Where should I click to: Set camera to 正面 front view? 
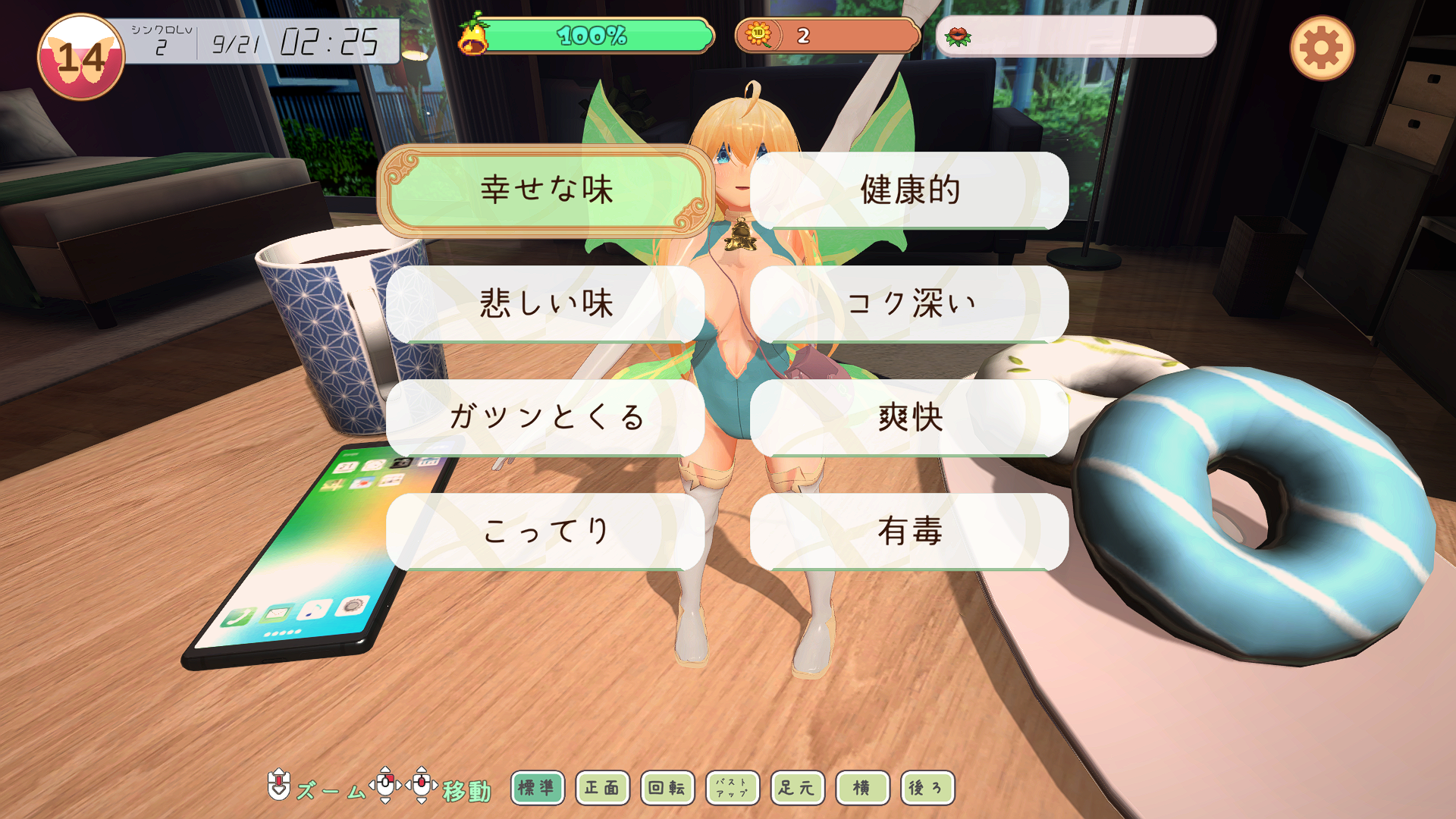coord(602,788)
